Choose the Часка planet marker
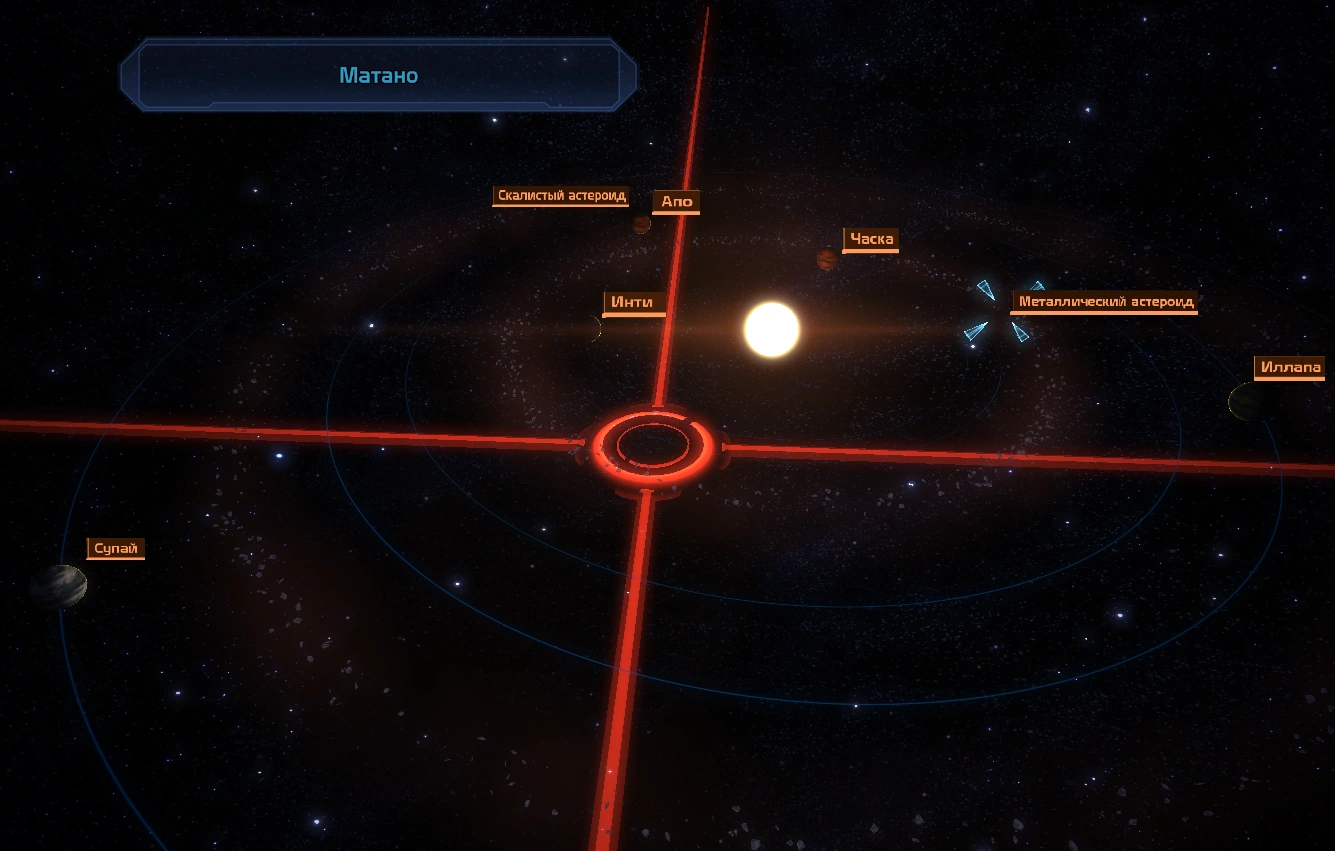The width and height of the screenshot is (1335, 851). (x=827, y=259)
